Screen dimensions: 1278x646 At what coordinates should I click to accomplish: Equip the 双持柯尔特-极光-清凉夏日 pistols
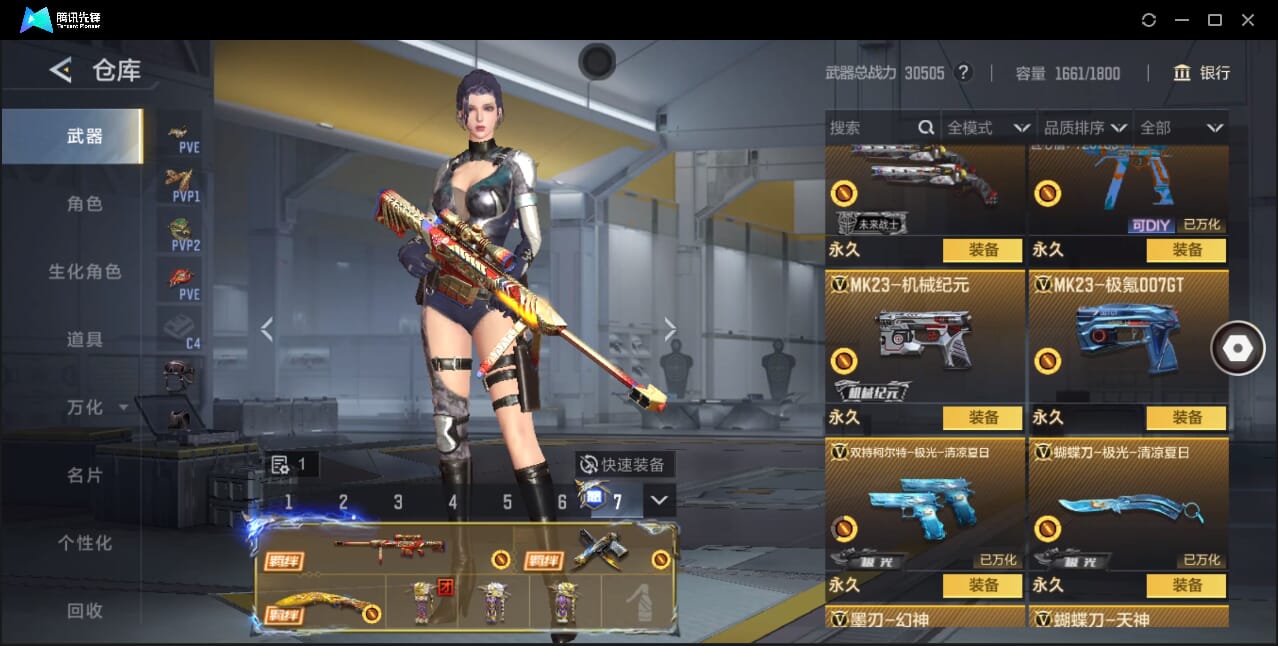pos(982,585)
